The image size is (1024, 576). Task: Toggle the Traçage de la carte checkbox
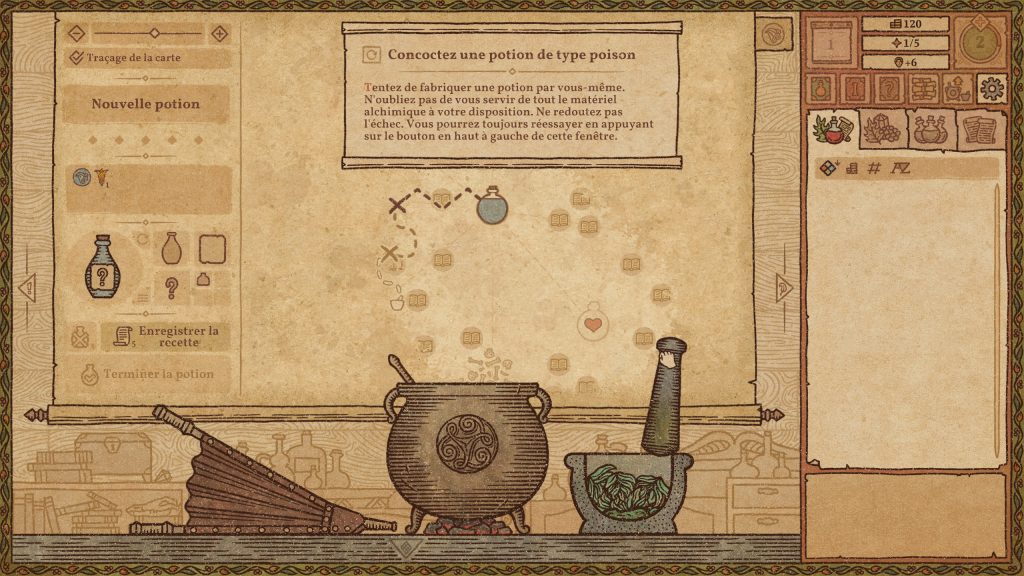77,58
